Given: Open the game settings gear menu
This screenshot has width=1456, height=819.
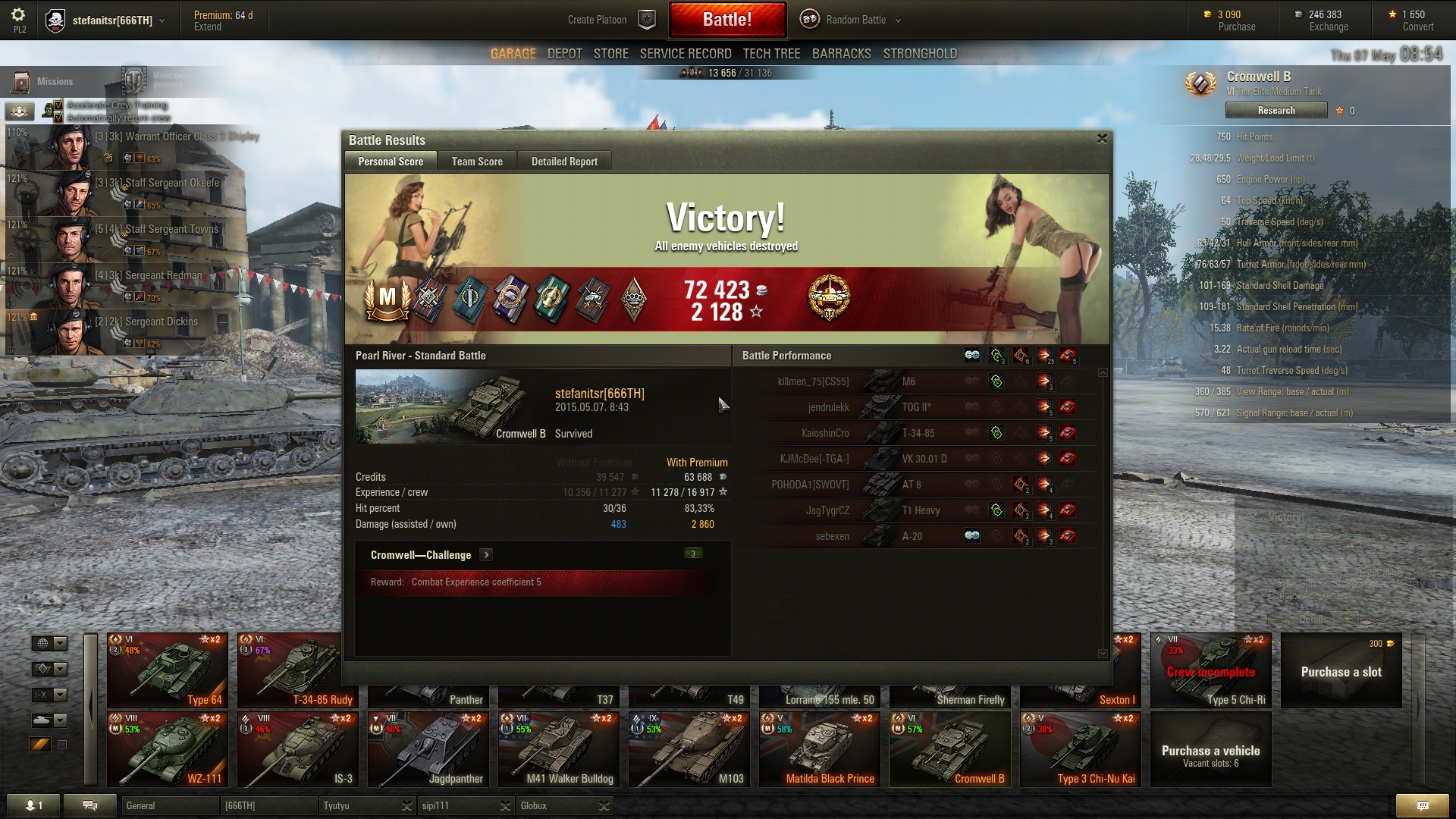Looking at the screenshot, I should [x=18, y=15].
